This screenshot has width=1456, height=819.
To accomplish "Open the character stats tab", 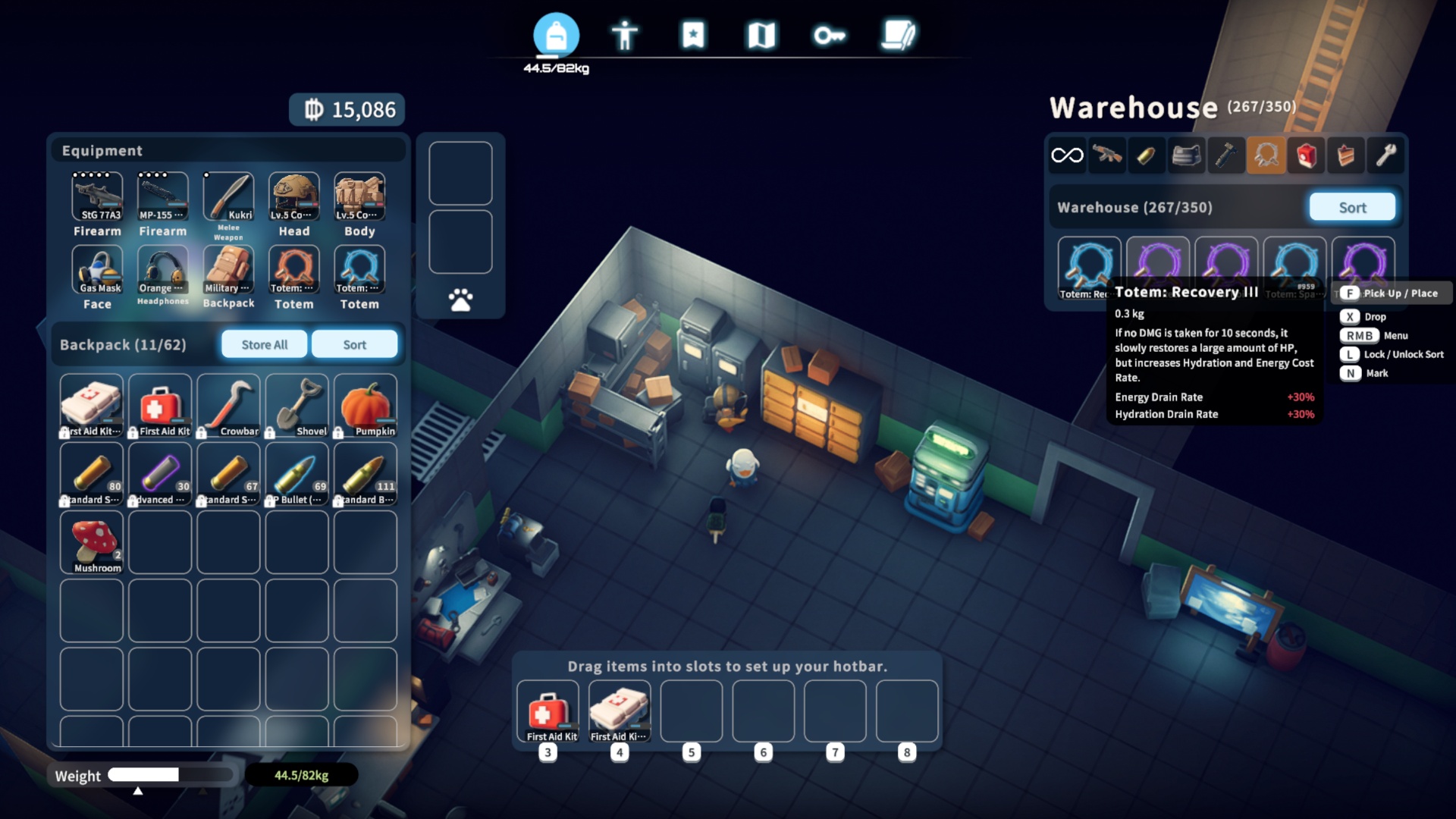I will coord(625,35).
